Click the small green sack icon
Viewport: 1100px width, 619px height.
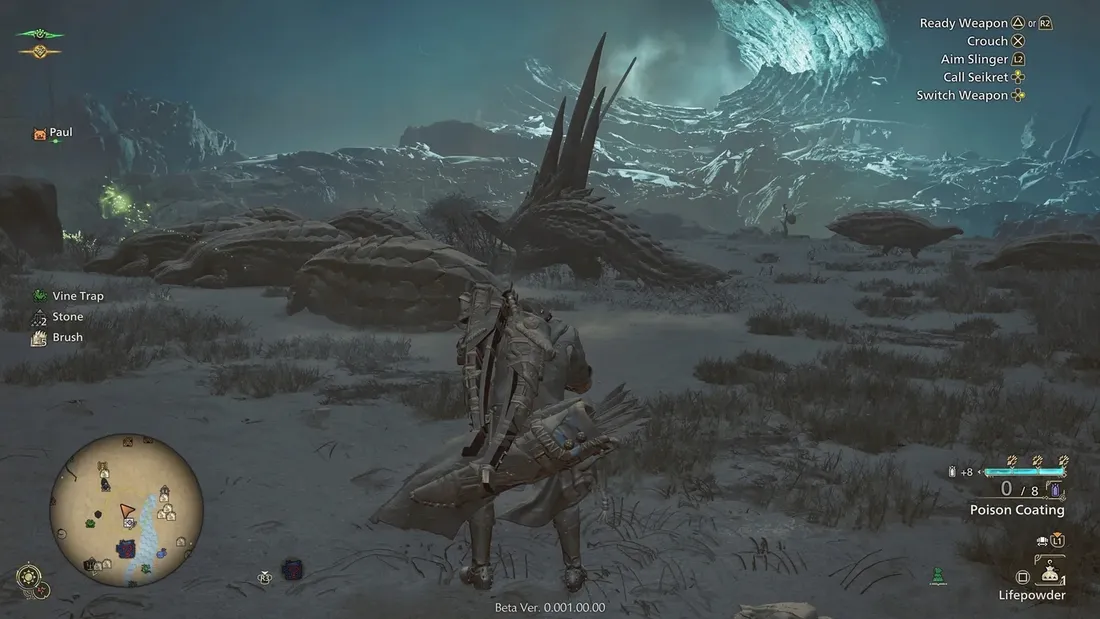pos(938,576)
